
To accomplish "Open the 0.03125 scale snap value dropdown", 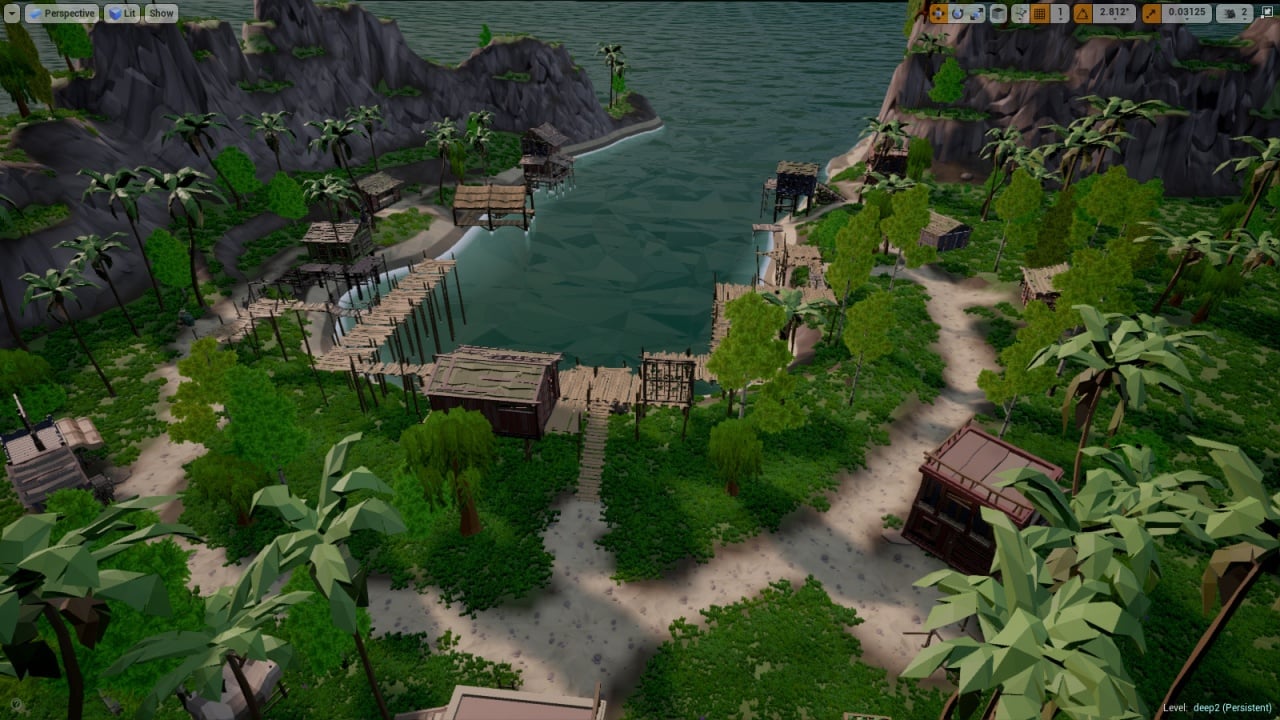I will tap(1187, 13).
